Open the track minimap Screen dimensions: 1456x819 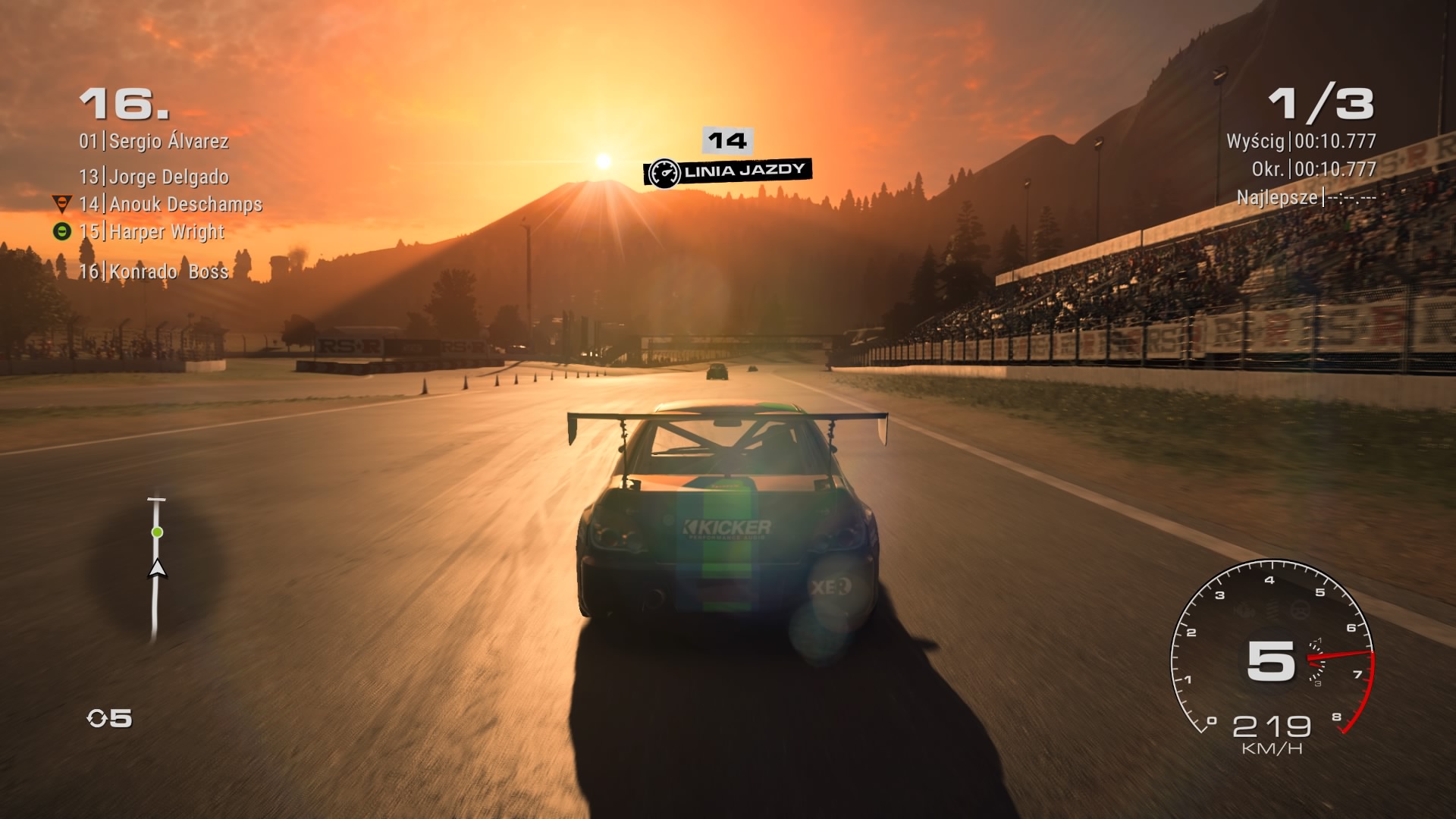[x=156, y=570]
